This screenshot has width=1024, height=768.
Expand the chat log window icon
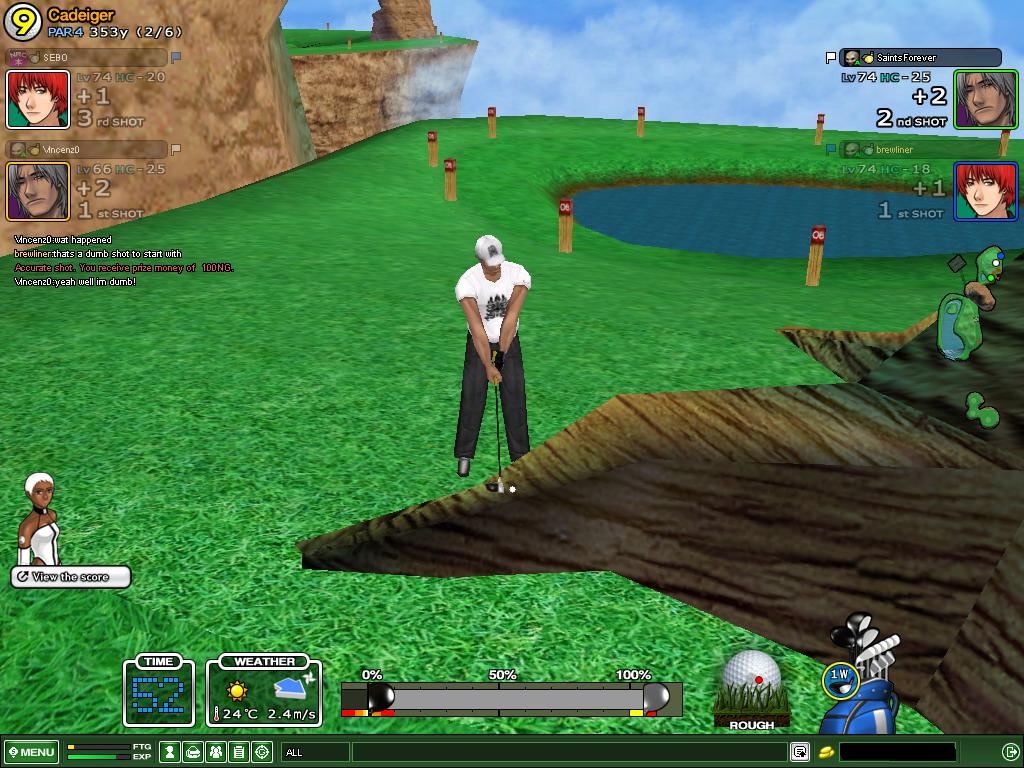[x=799, y=752]
